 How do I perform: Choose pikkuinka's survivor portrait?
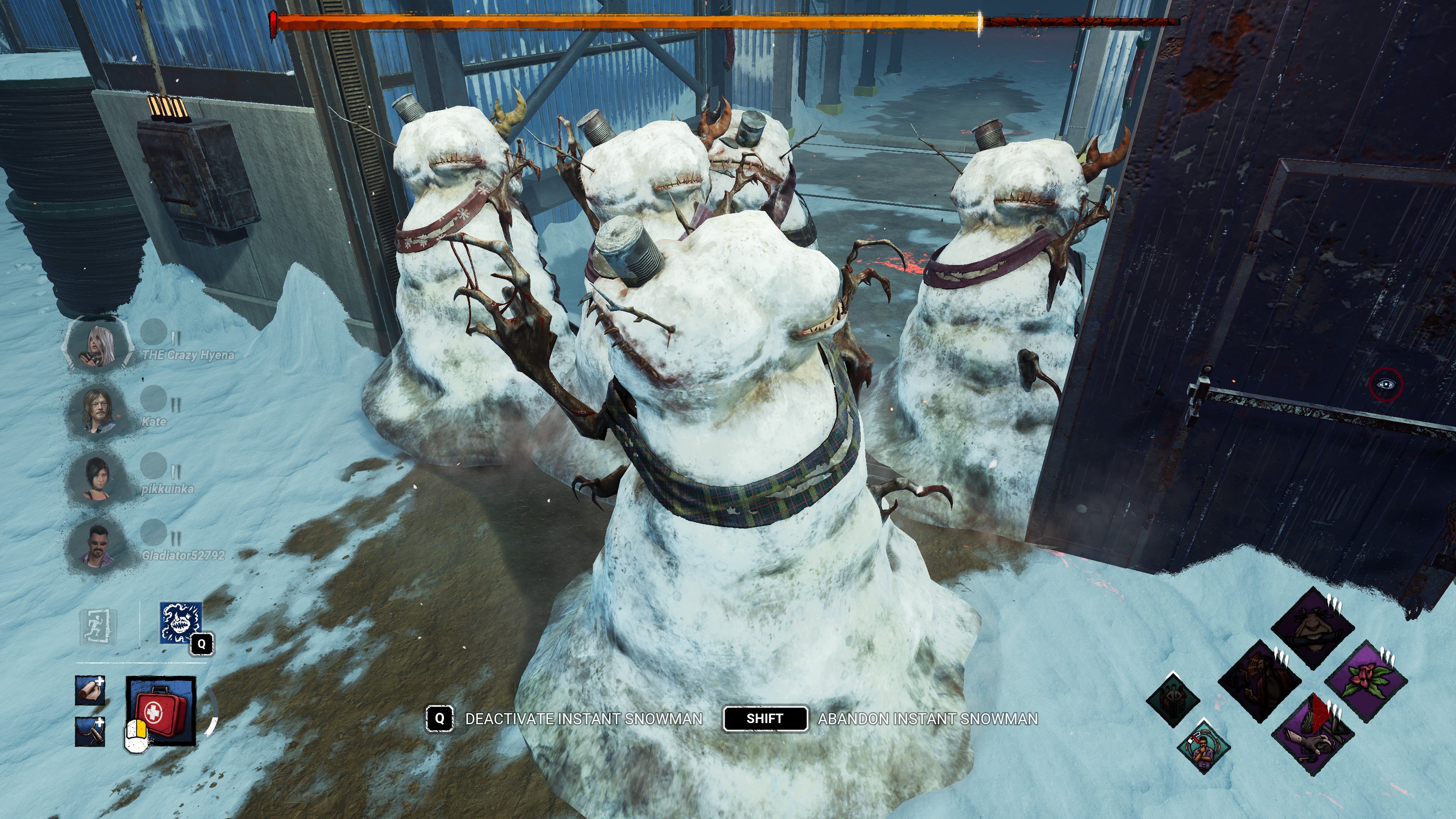[x=97, y=478]
